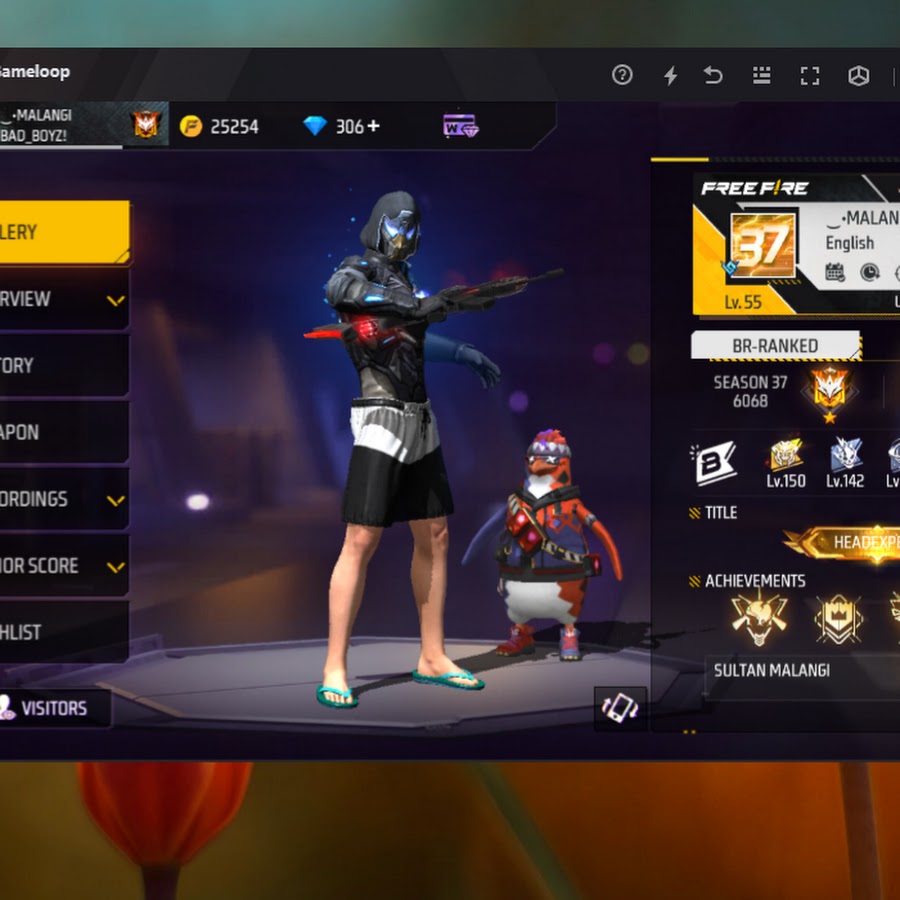View the Lv.142 badge icon

tap(846, 456)
